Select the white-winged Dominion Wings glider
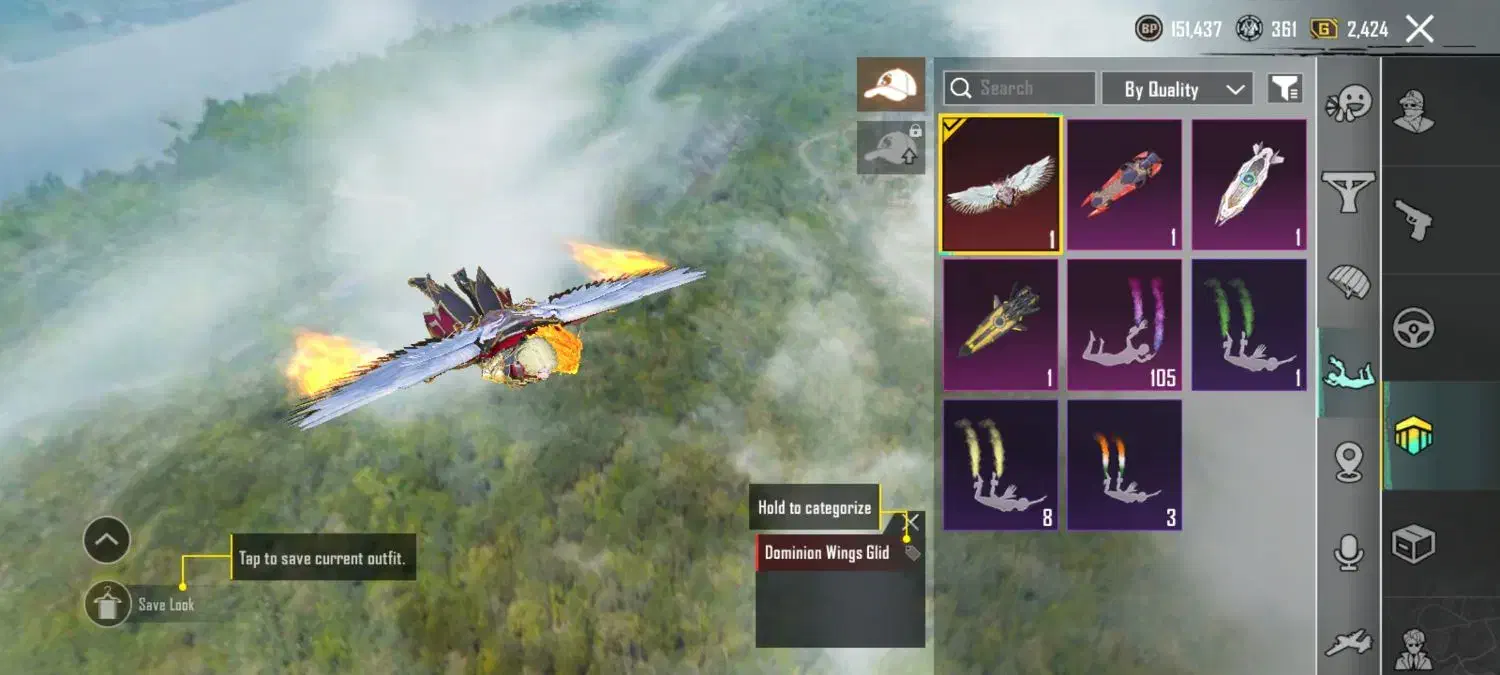The image size is (1500, 675). [x=1001, y=184]
